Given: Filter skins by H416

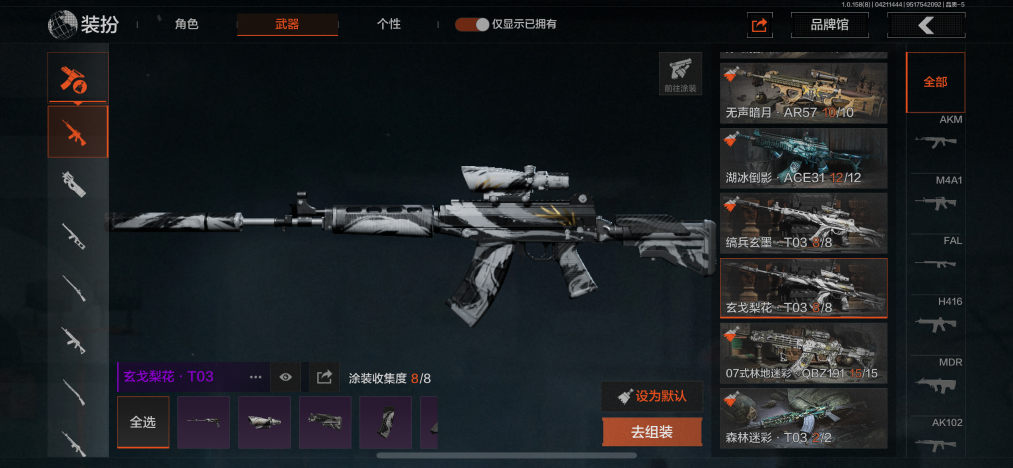Looking at the screenshot, I should click(936, 317).
